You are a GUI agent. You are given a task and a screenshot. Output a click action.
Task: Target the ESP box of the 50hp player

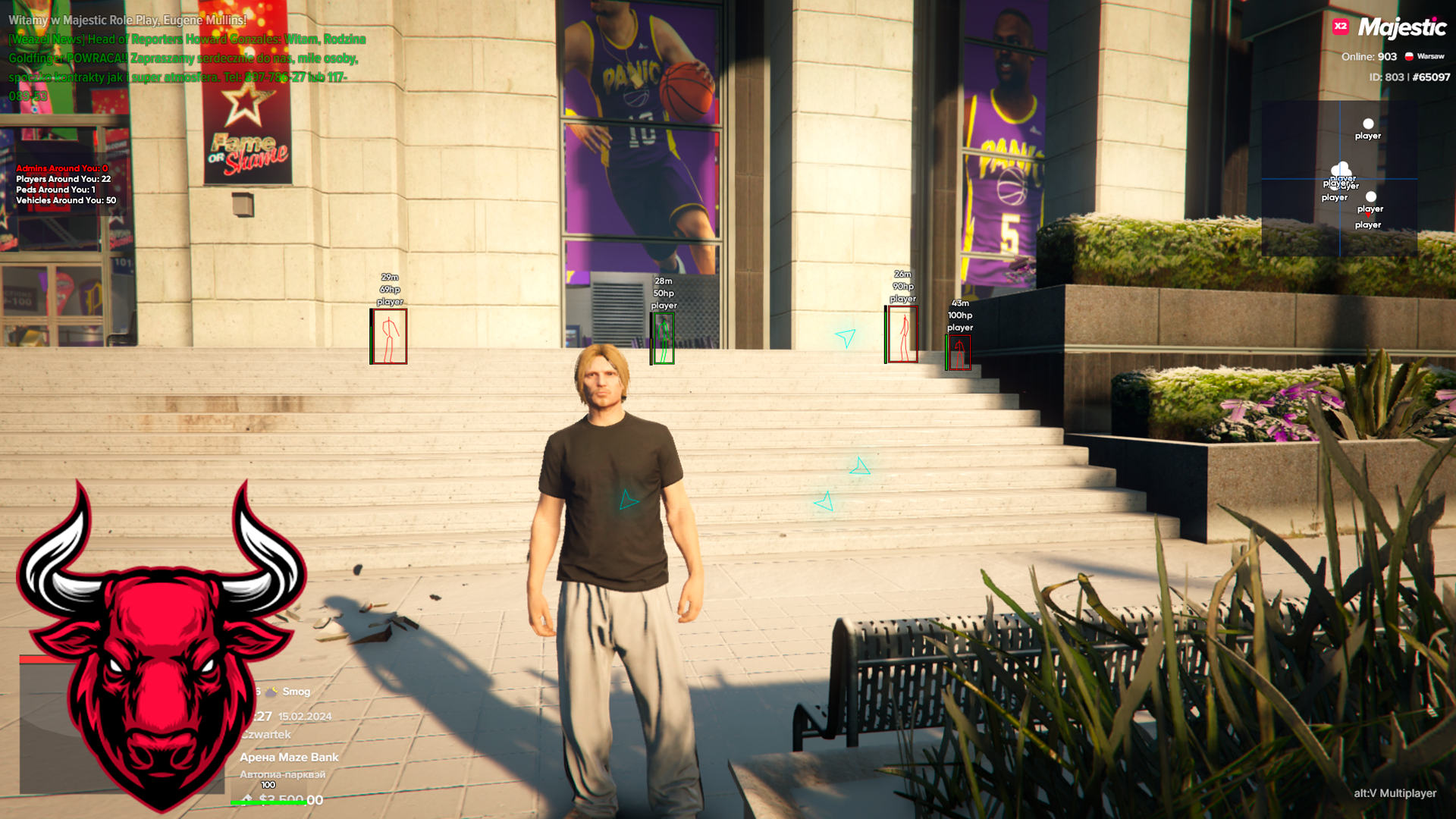tap(664, 338)
